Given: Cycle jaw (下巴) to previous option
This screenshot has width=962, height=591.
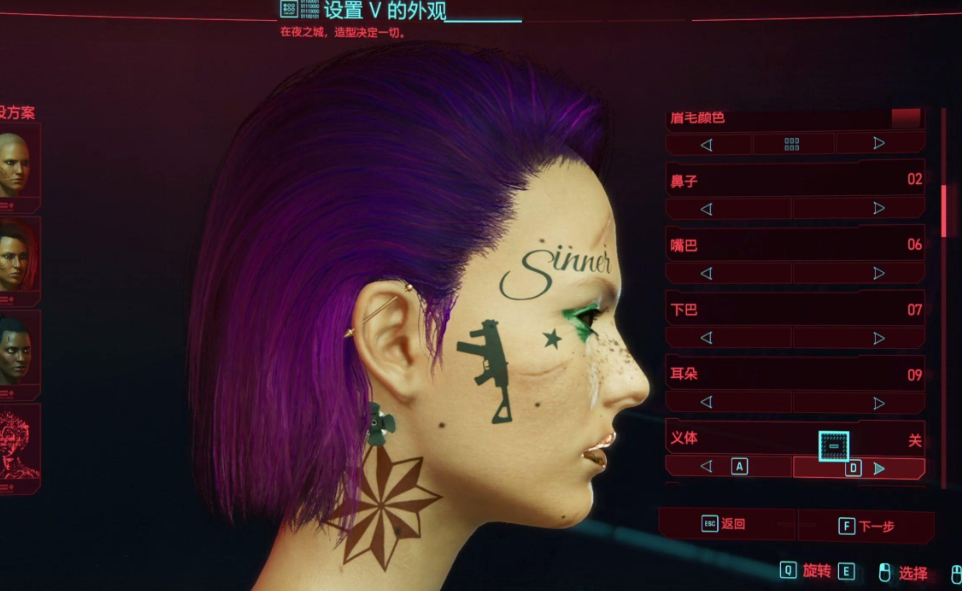Looking at the screenshot, I should [x=707, y=339].
